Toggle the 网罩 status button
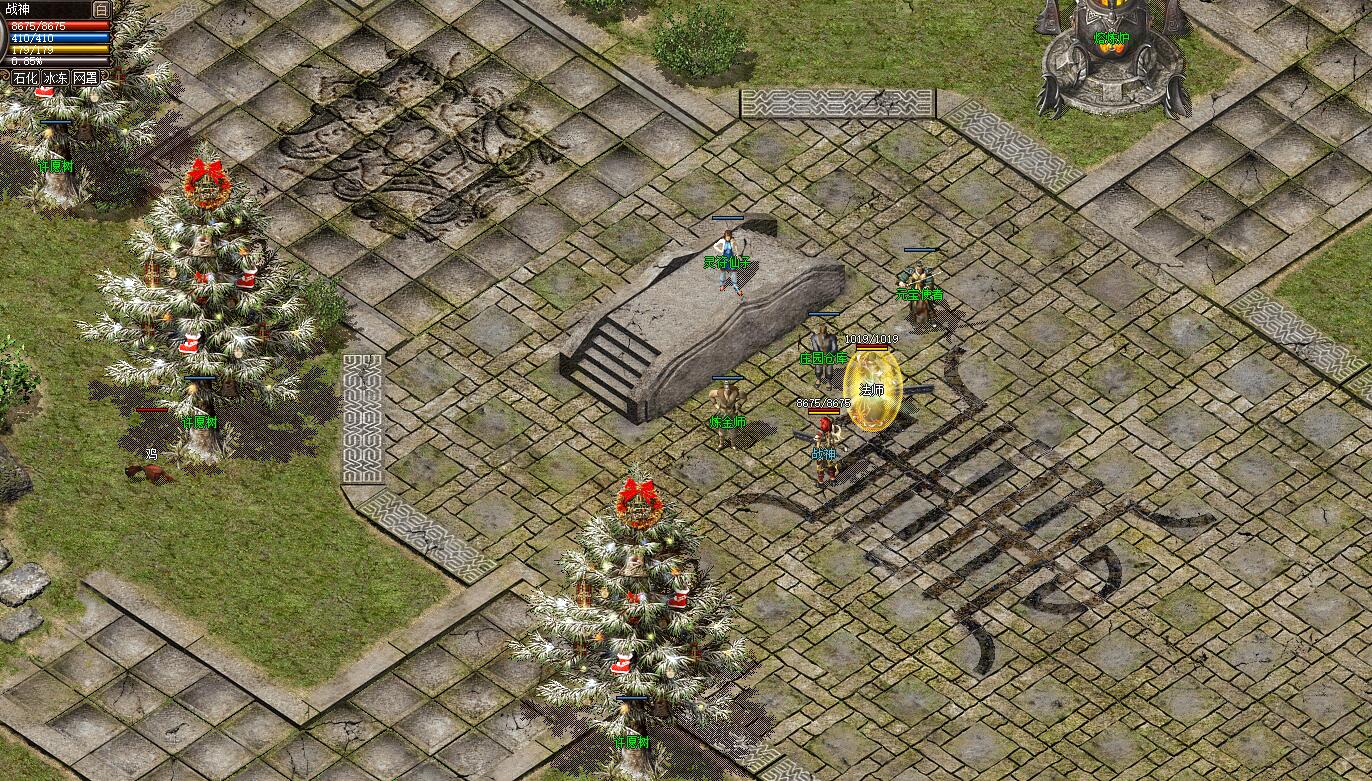 tap(86, 77)
